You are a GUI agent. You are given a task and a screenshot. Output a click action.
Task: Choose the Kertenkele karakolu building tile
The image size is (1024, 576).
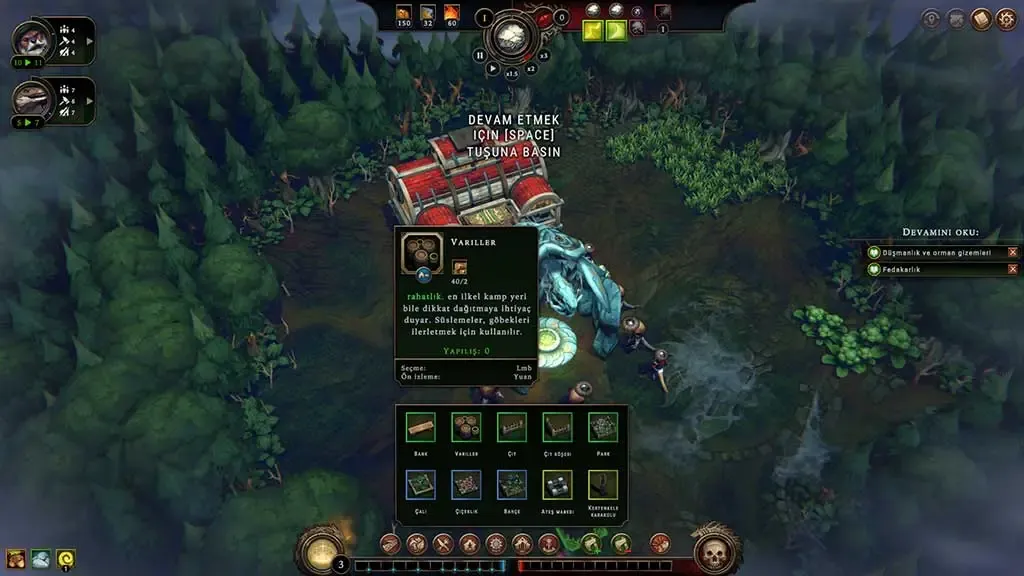pyautogui.click(x=603, y=485)
